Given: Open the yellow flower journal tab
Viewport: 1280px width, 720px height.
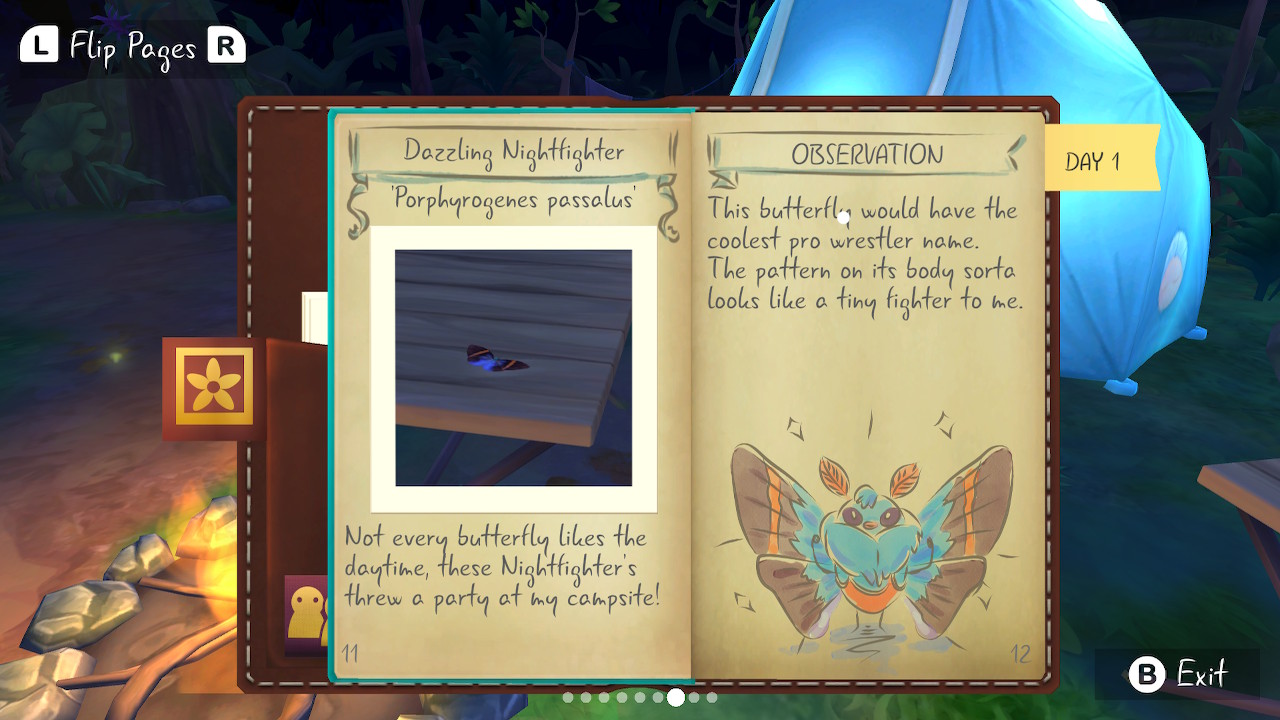Looking at the screenshot, I should [214, 387].
